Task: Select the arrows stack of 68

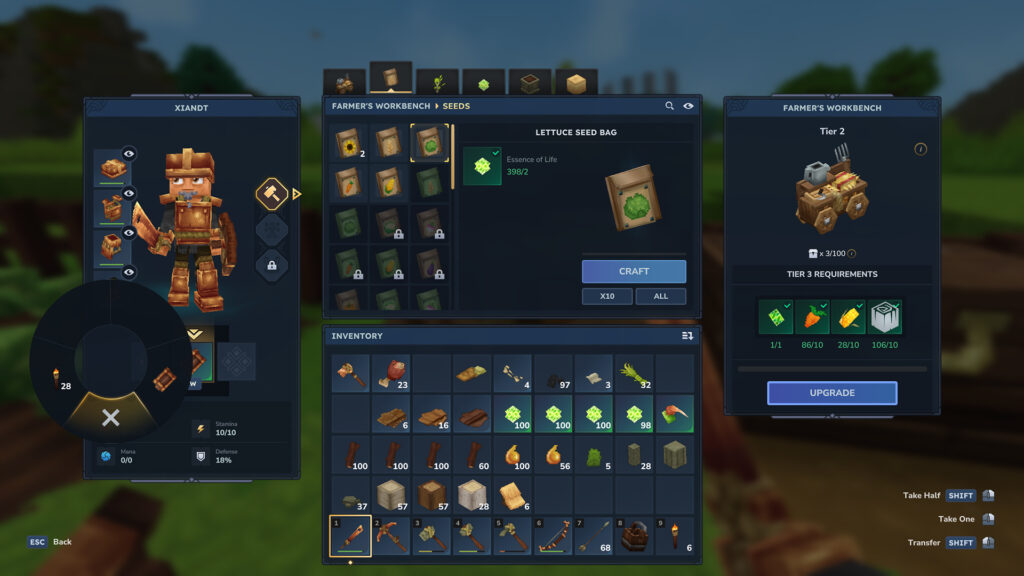Action: [594, 536]
